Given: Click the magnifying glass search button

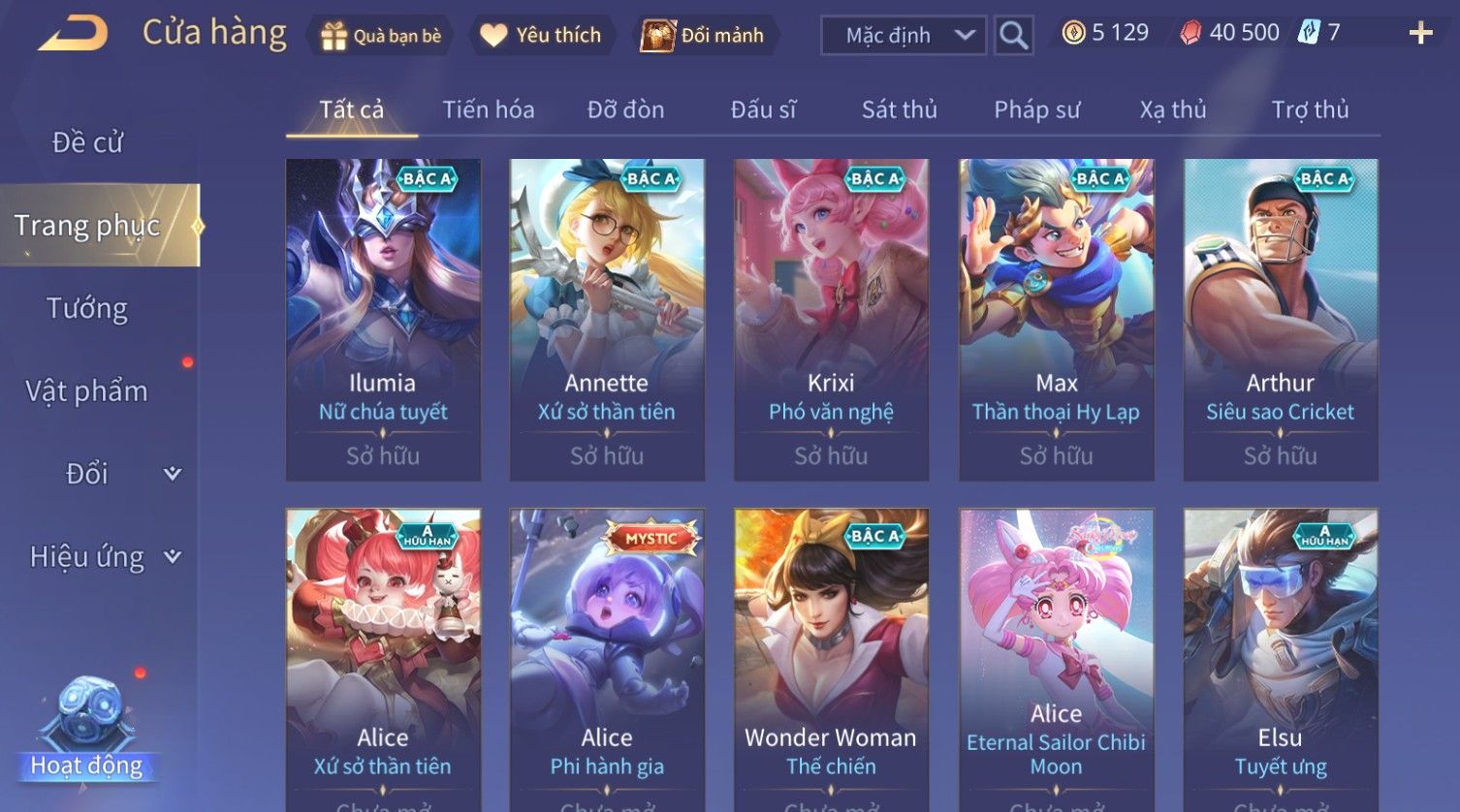Looking at the screenshot, I should click(1013, 36).
